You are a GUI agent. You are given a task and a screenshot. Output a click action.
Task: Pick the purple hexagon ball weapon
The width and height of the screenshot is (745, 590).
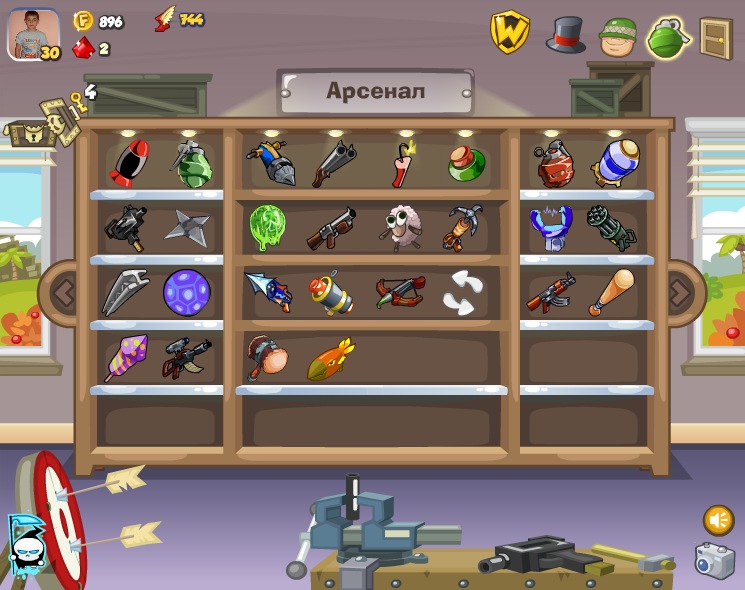187,293
